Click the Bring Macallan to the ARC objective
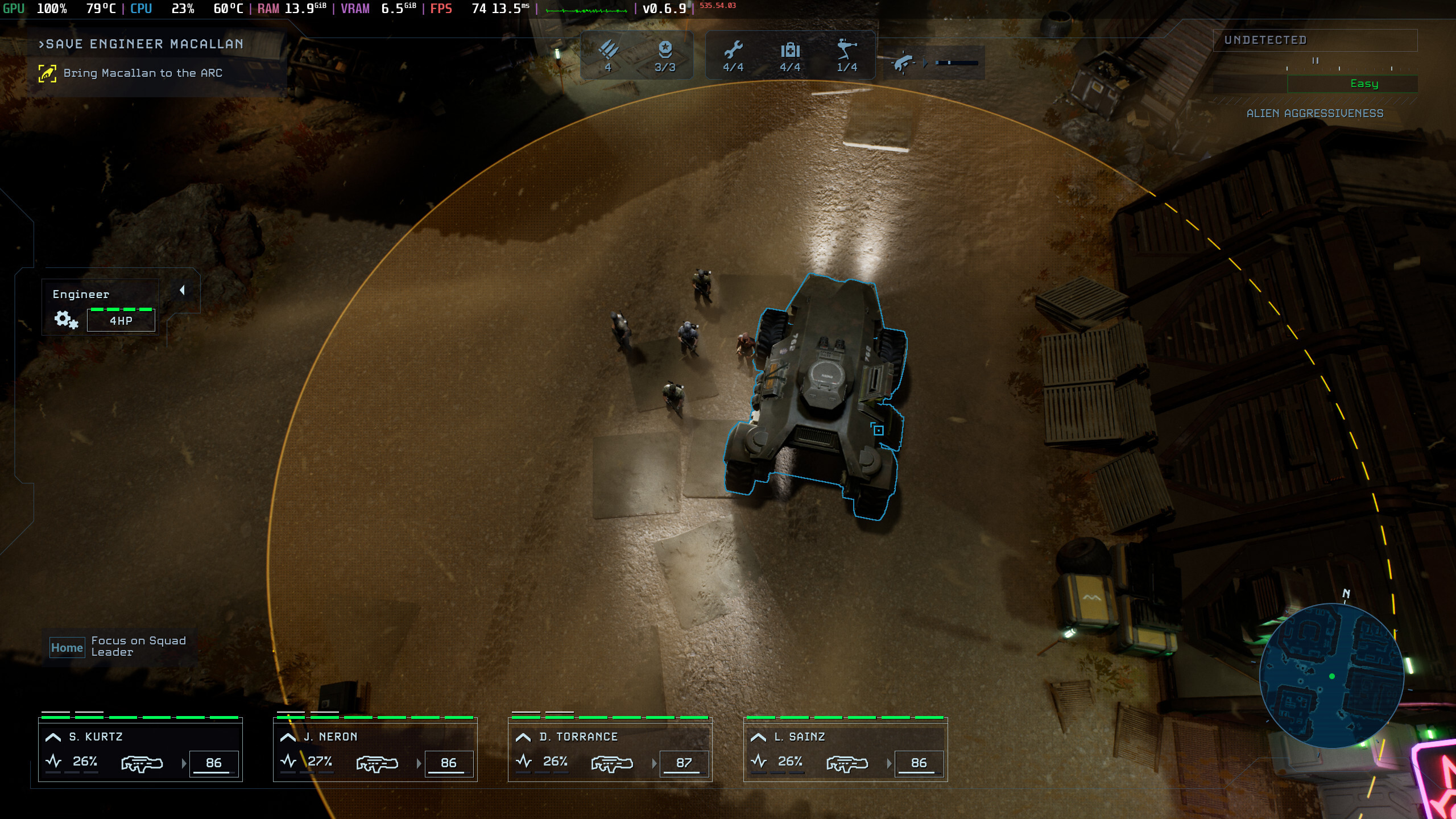Viewport: 1456px width, 819px height. [142, 73]
